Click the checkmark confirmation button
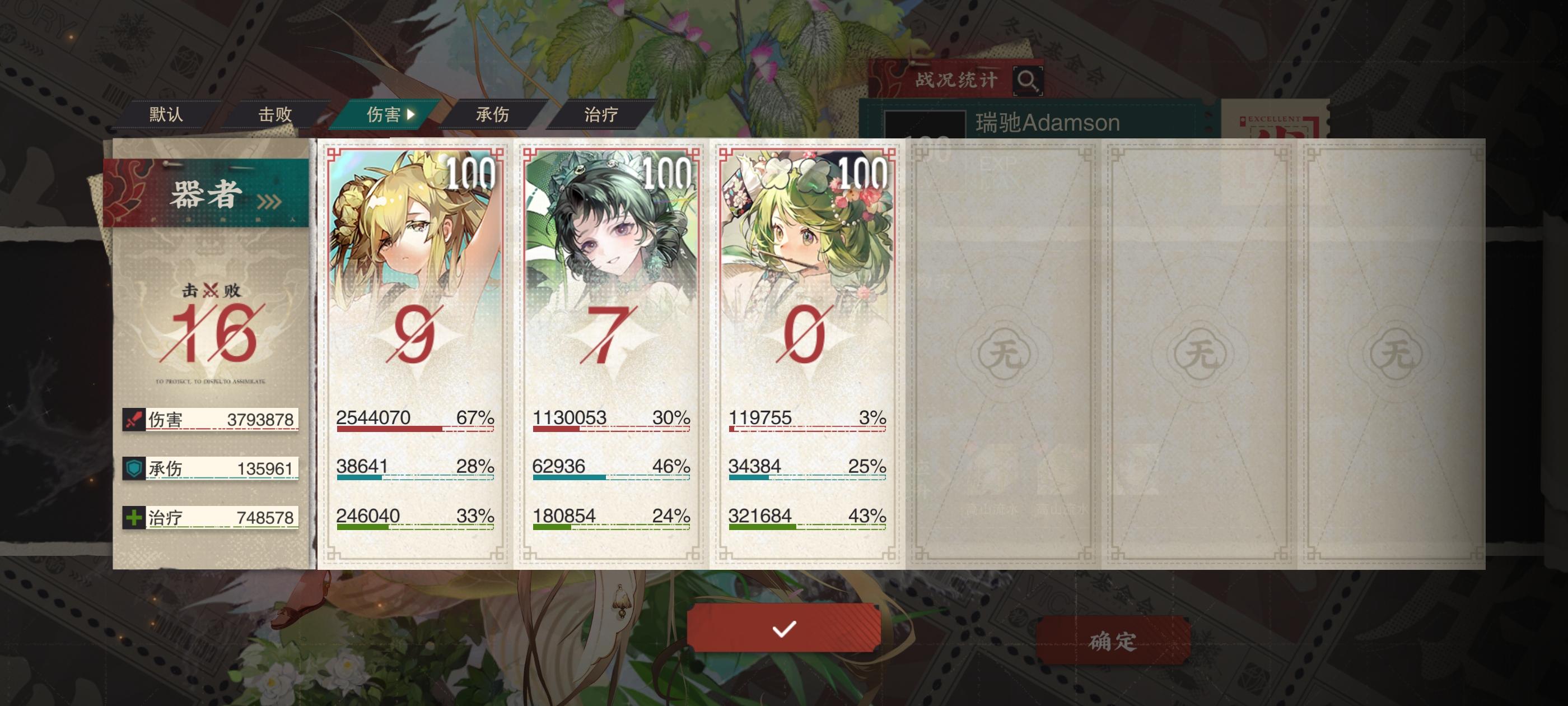The image size is (1568, 706). coord(783,629)
